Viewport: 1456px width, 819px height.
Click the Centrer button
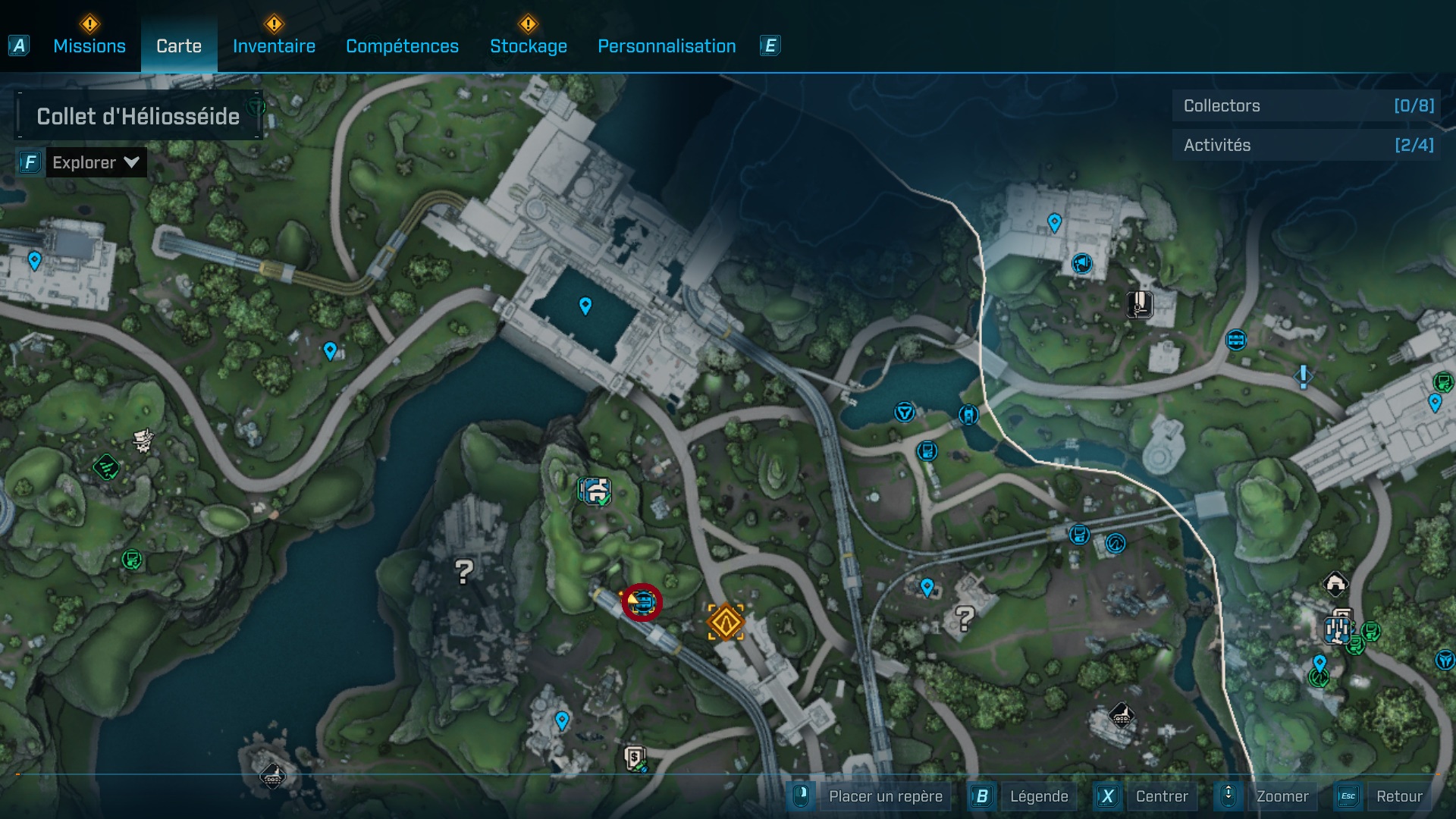pyautogui.click(x=1161, y=796)
